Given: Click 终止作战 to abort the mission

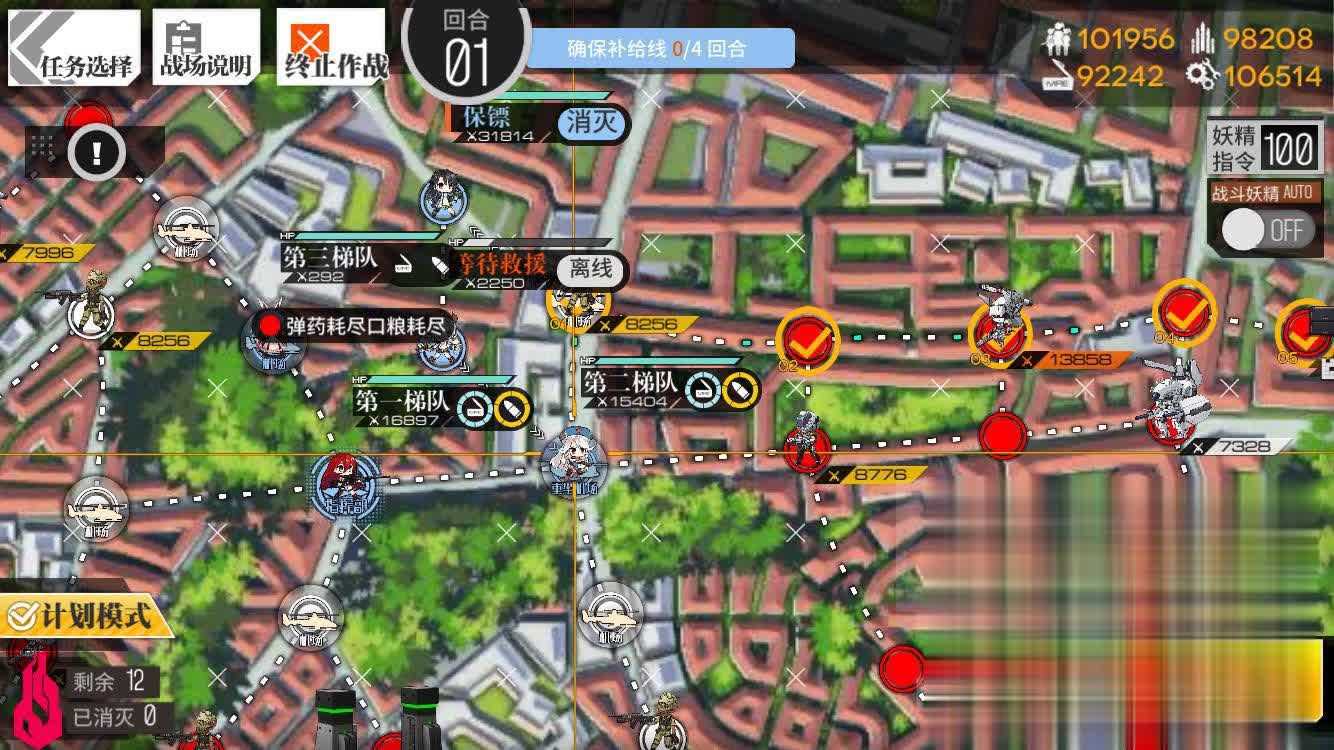Looking at the screenshot, I should coord(332,48).
